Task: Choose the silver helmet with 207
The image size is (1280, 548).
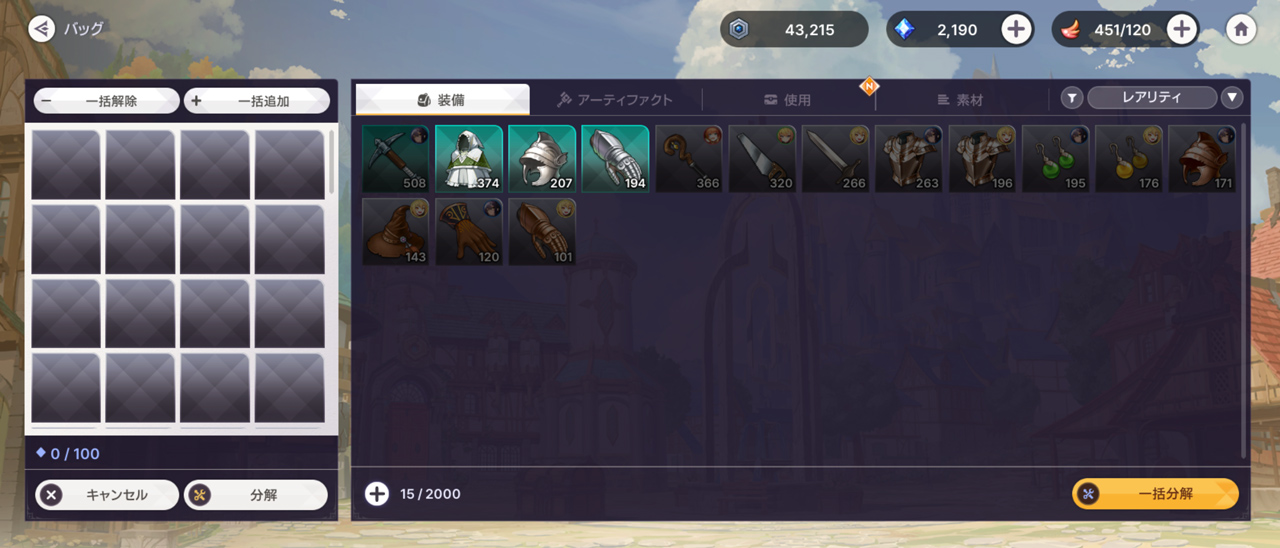Action: pos(542,158)
